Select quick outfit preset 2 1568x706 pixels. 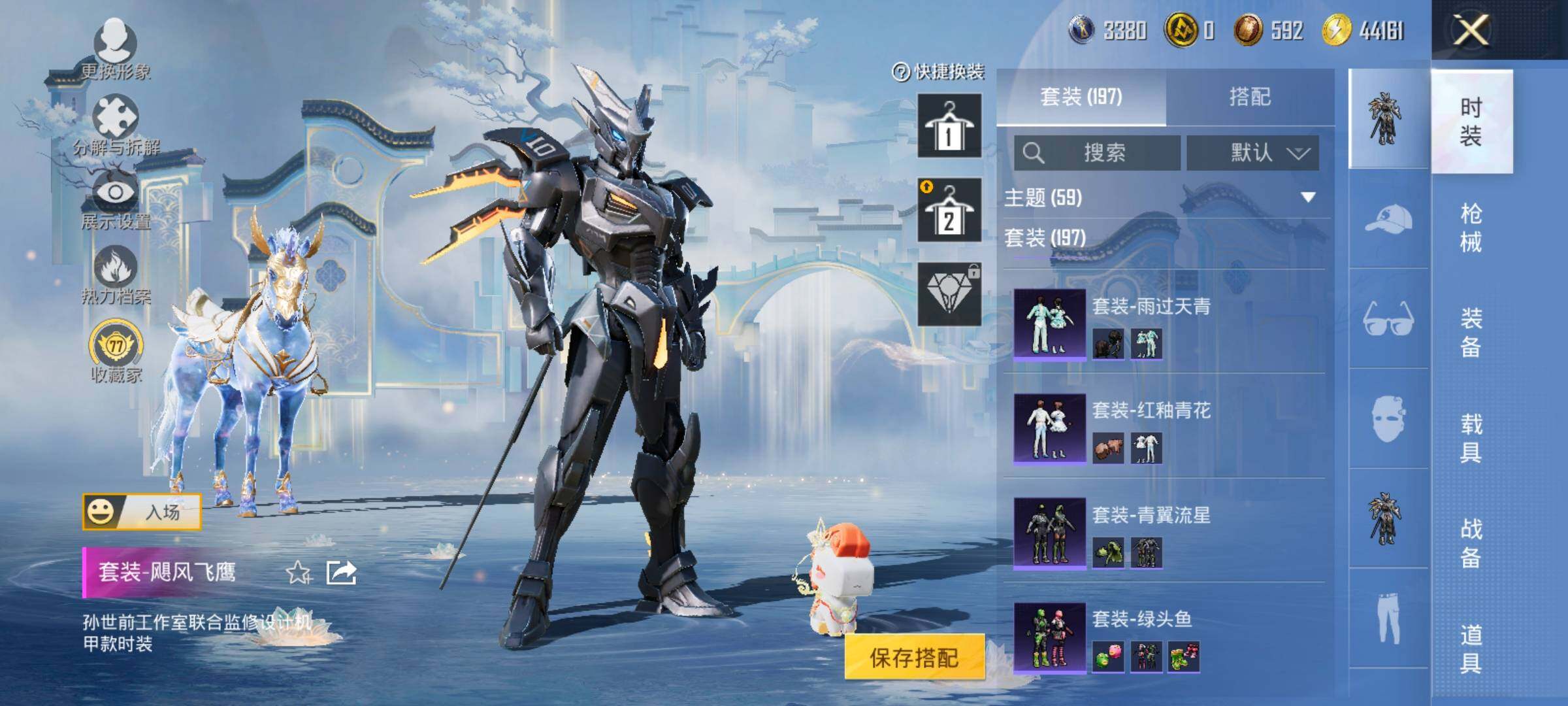949,210
